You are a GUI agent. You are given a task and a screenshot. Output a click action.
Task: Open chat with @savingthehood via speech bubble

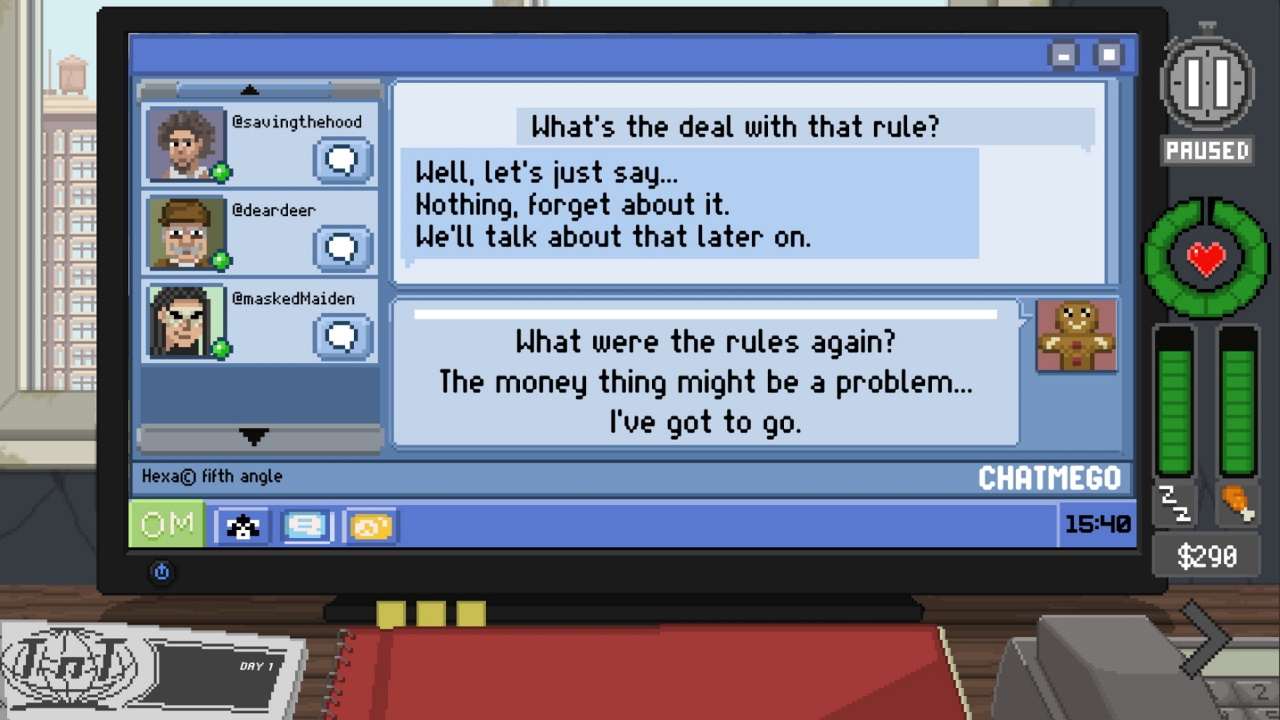pyautogui.click(x=341, y=160)
